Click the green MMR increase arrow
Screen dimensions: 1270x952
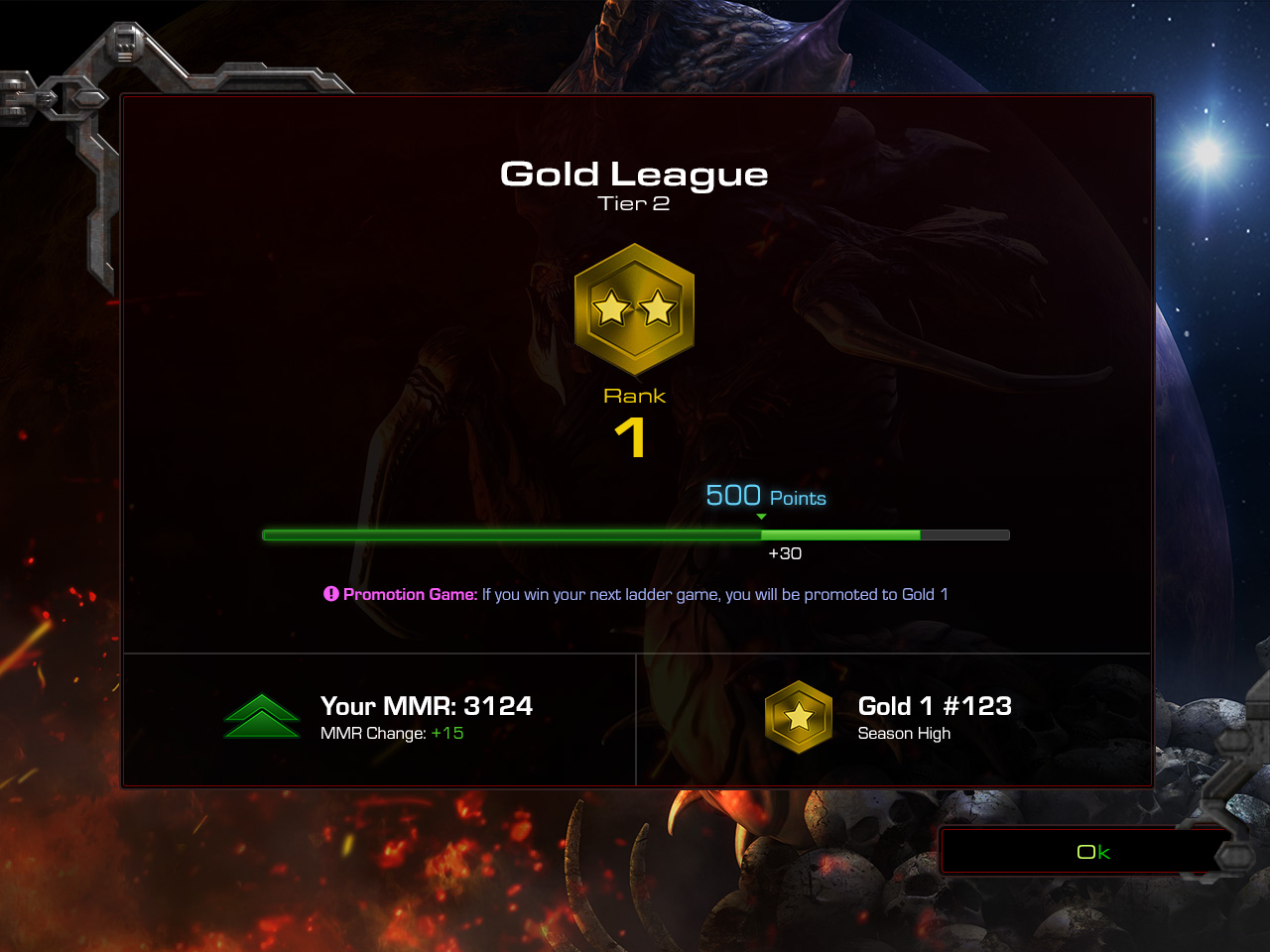(260, 715)
